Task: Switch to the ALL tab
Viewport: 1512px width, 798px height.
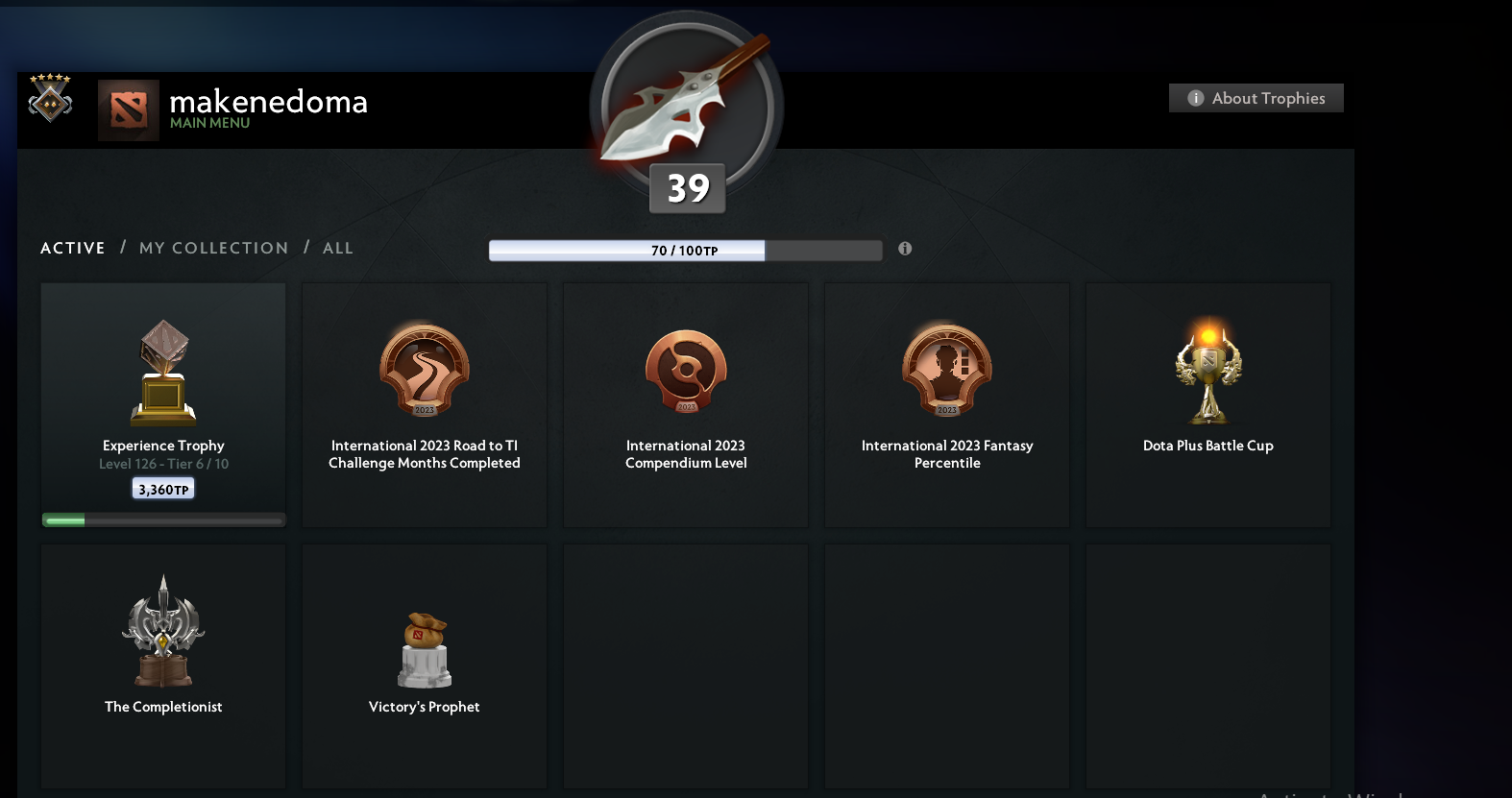Action: pyautogui.click(x=337, y=248)
